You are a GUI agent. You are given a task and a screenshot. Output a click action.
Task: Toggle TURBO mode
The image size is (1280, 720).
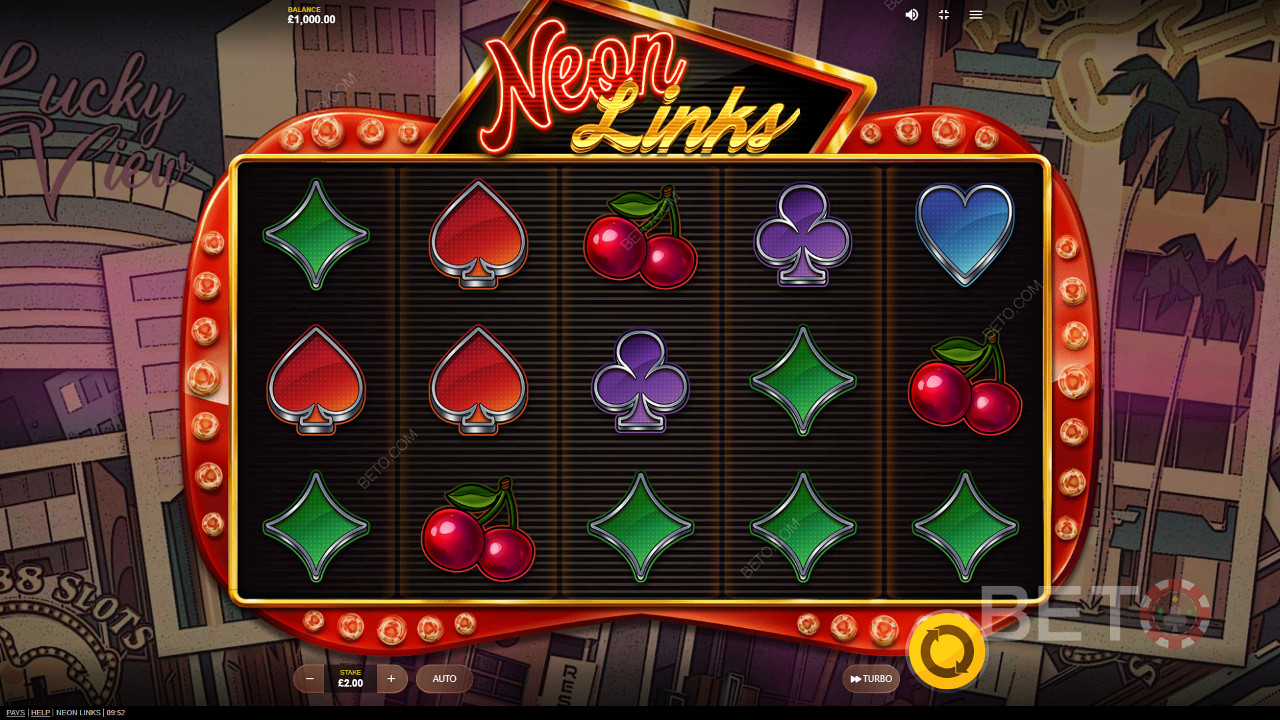871,679
